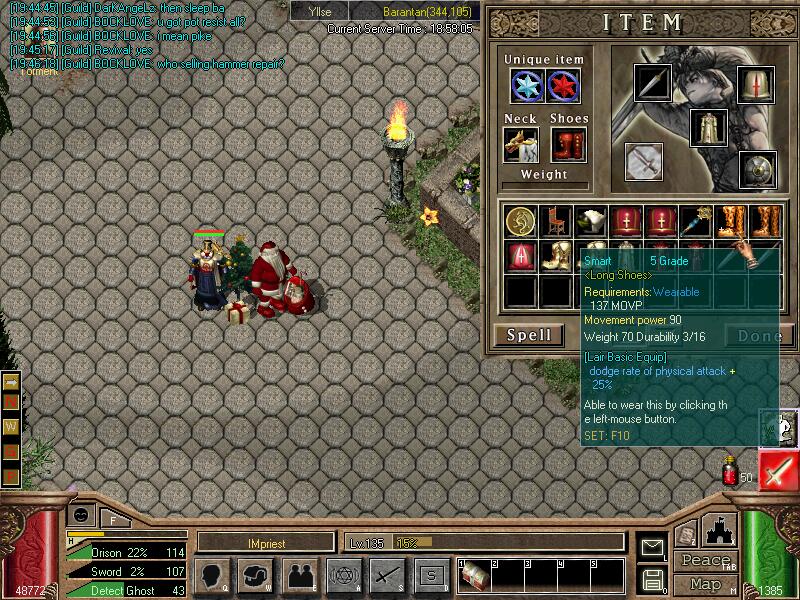Image resolution: width=800 pixels, height=600 pixels.
Task: Activate the red sword attack button
Action: tap(778, 470)
